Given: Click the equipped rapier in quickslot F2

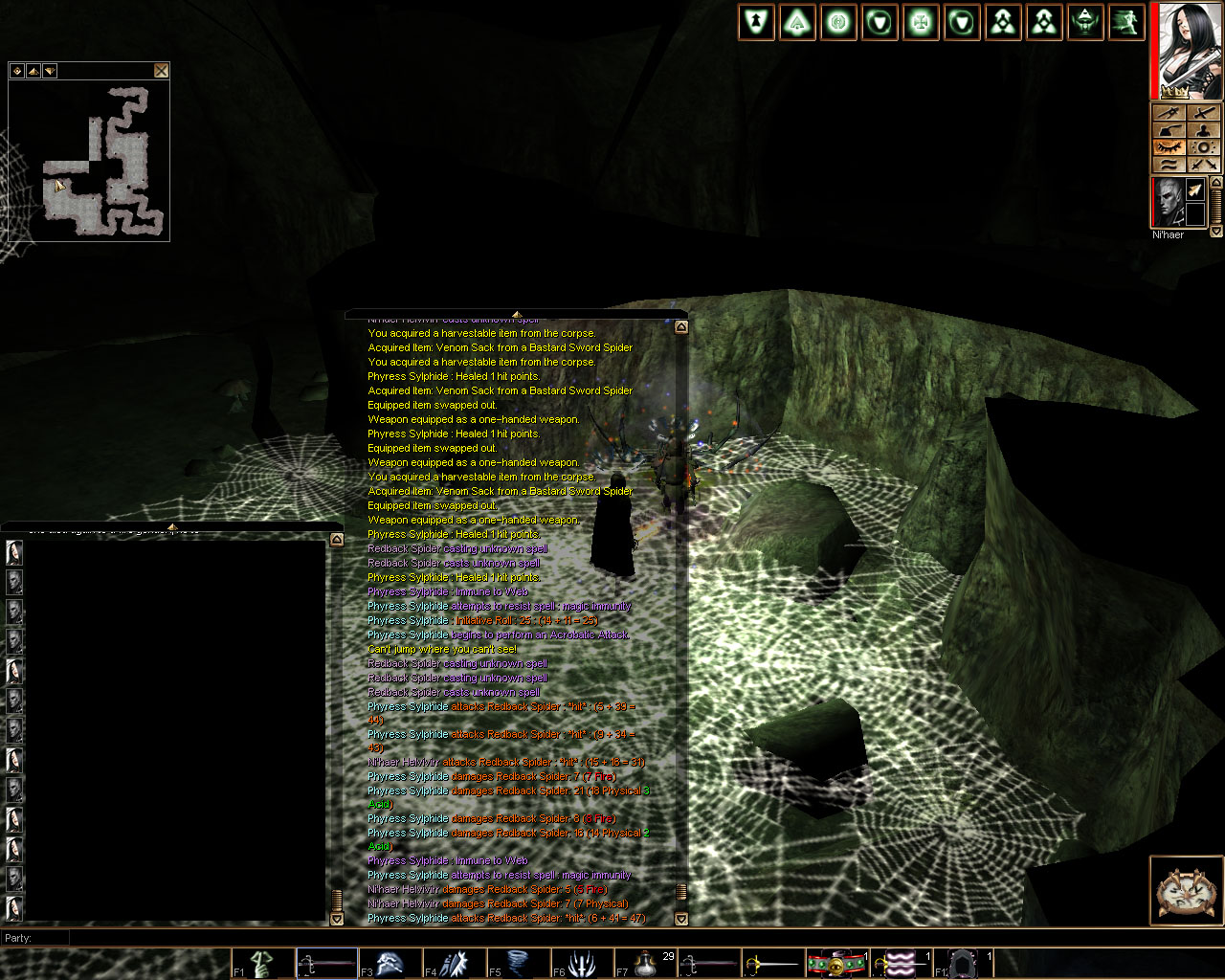Looking at the screenshot, I should (325, 963).
